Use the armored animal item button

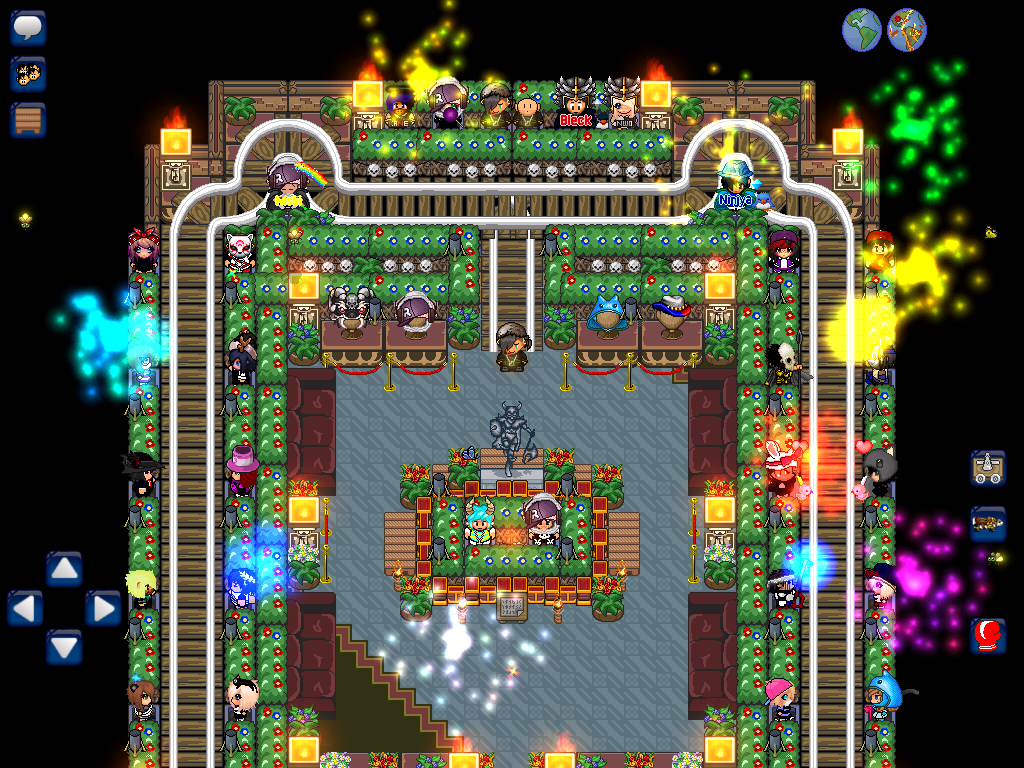987,523
